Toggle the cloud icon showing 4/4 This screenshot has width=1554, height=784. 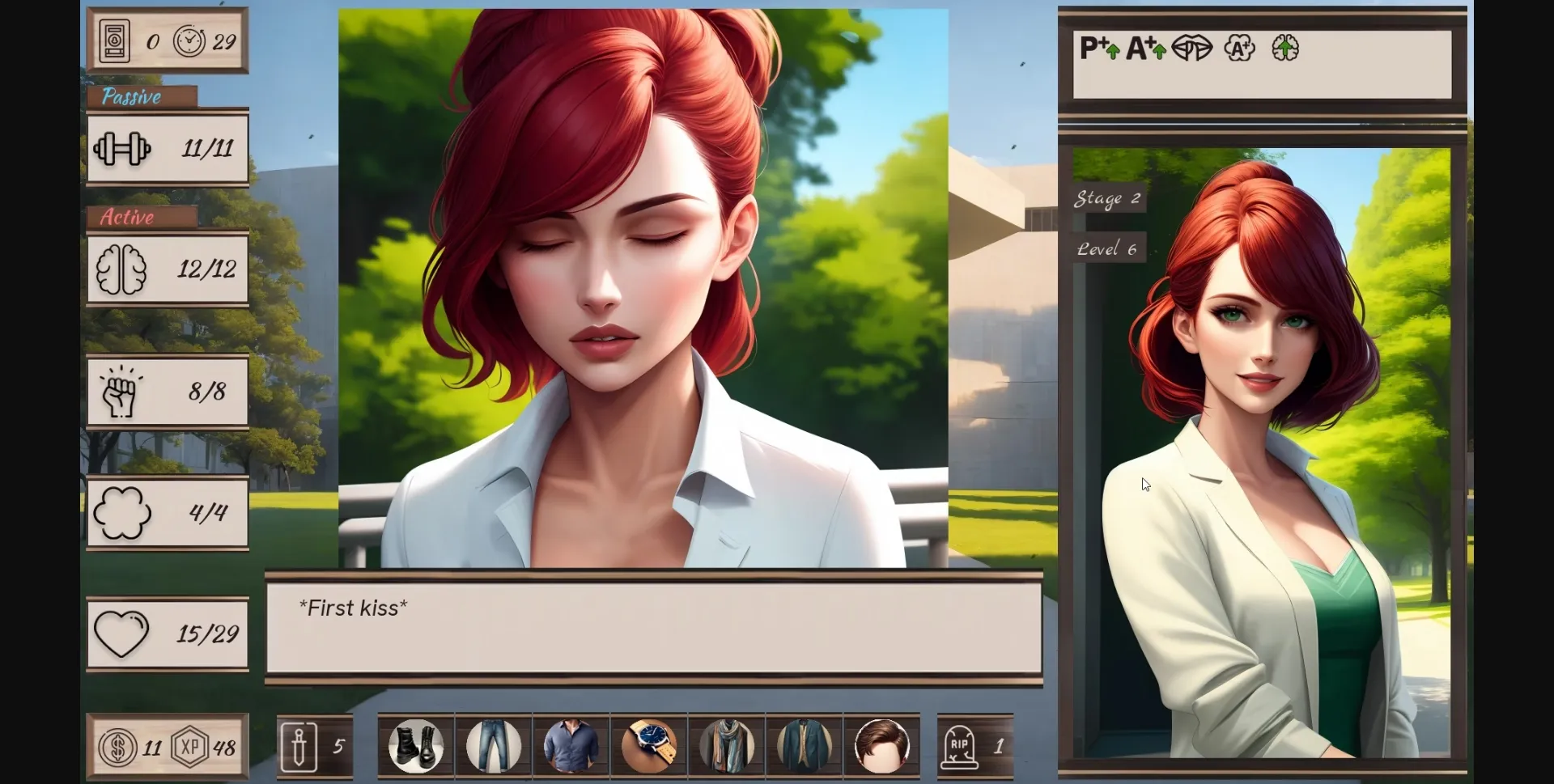coord(122,512)
